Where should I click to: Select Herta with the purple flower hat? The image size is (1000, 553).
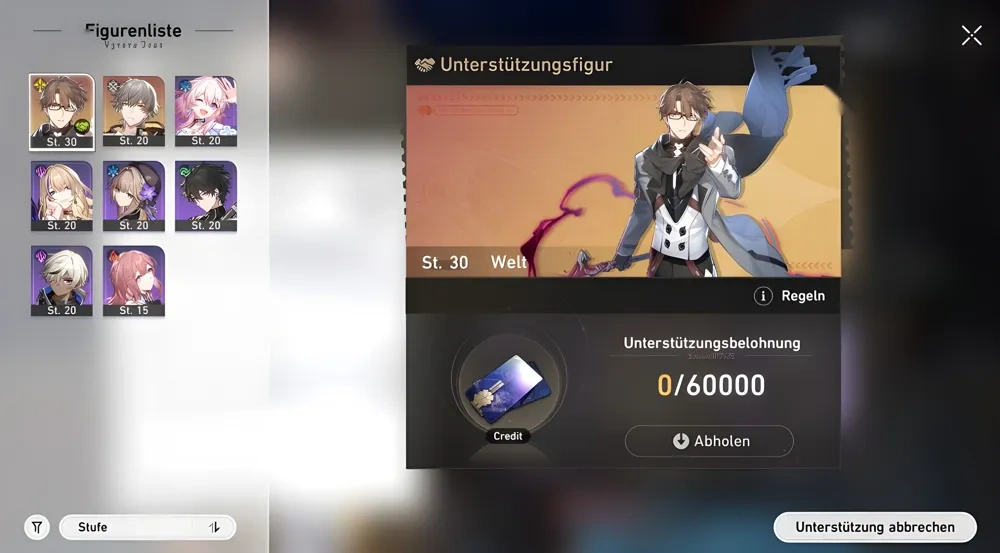pos(134,196)
